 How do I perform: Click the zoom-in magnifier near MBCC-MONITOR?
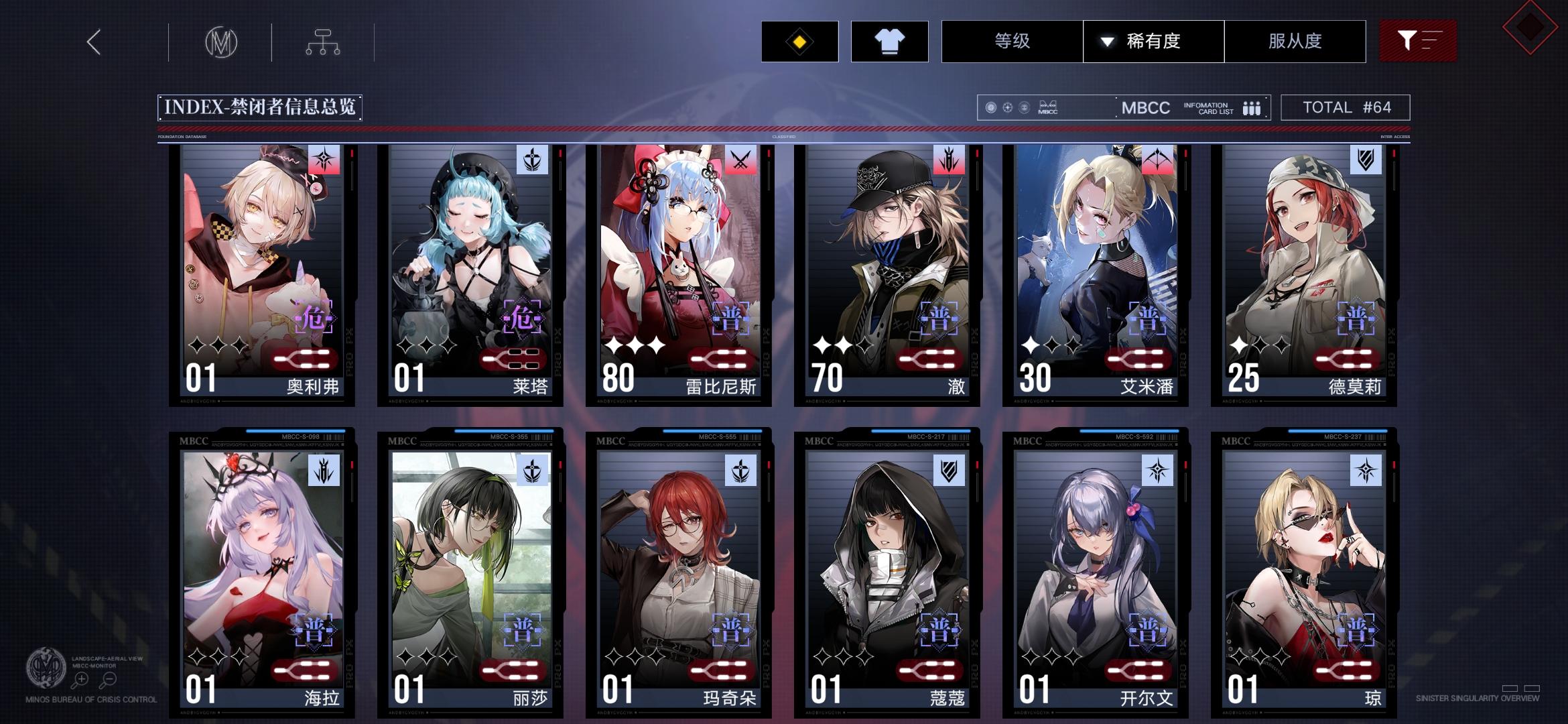82,678
